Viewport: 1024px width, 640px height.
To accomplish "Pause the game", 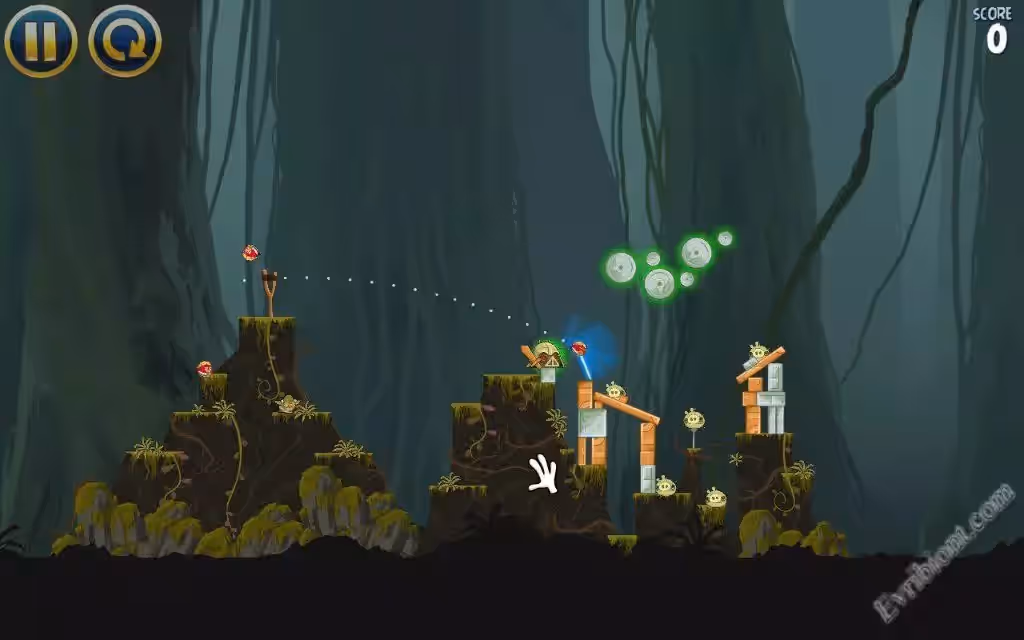I will click(41, 41).
